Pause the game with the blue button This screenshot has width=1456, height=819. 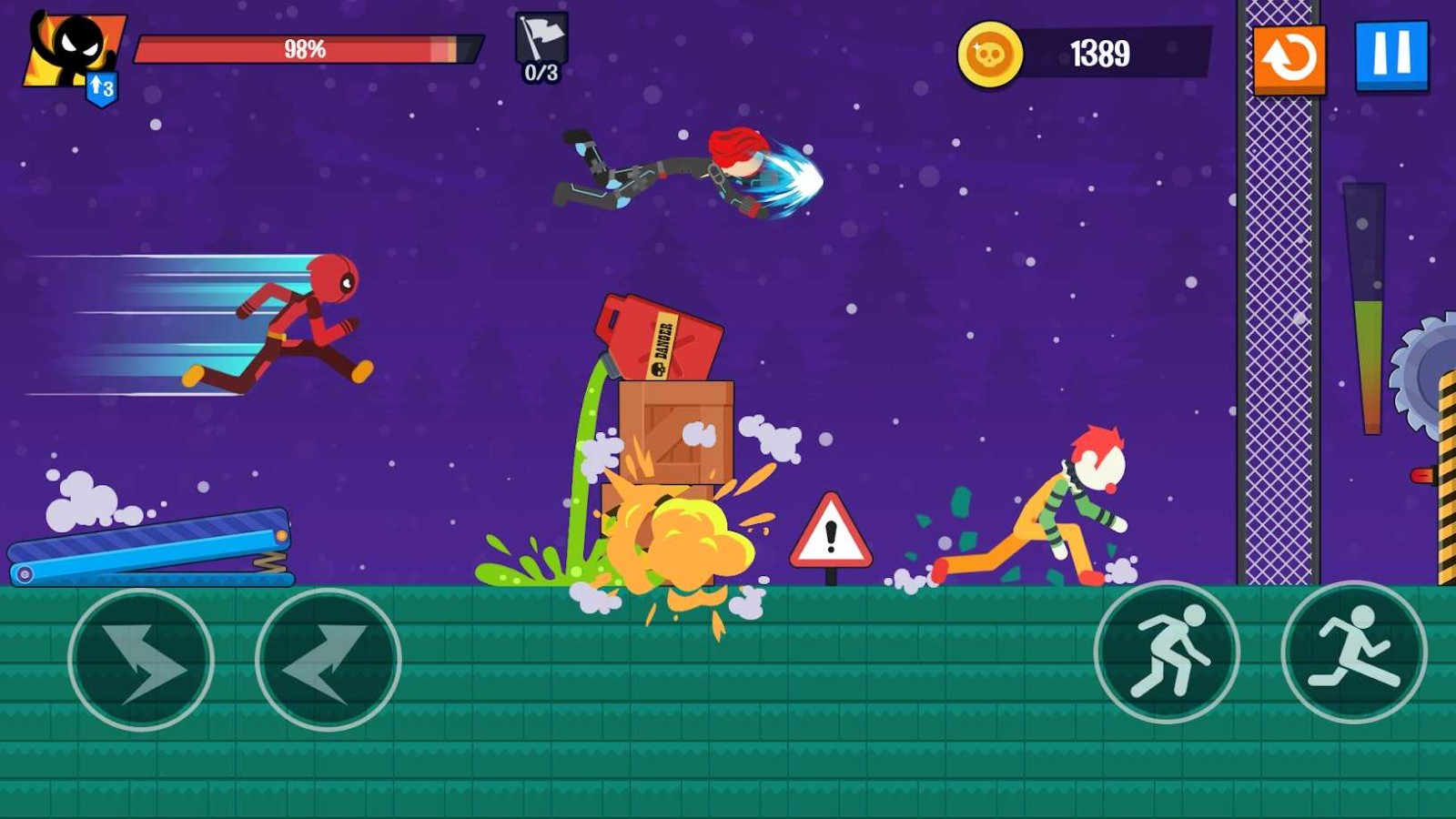click(x=1391, y=56)
